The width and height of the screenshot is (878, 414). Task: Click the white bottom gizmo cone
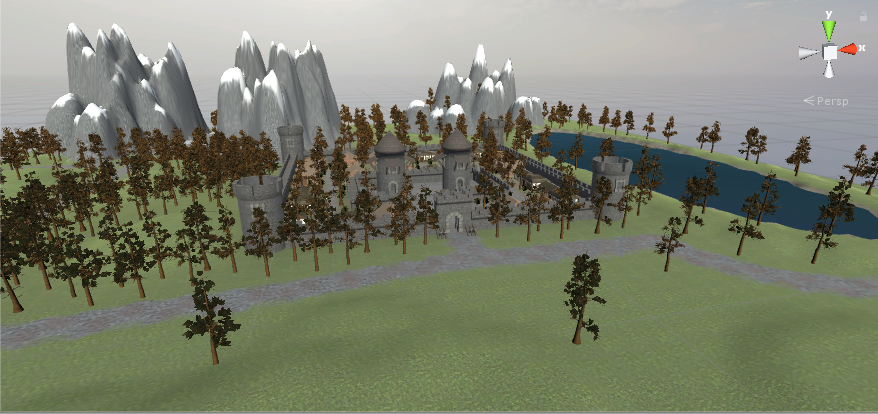(829, 70)
